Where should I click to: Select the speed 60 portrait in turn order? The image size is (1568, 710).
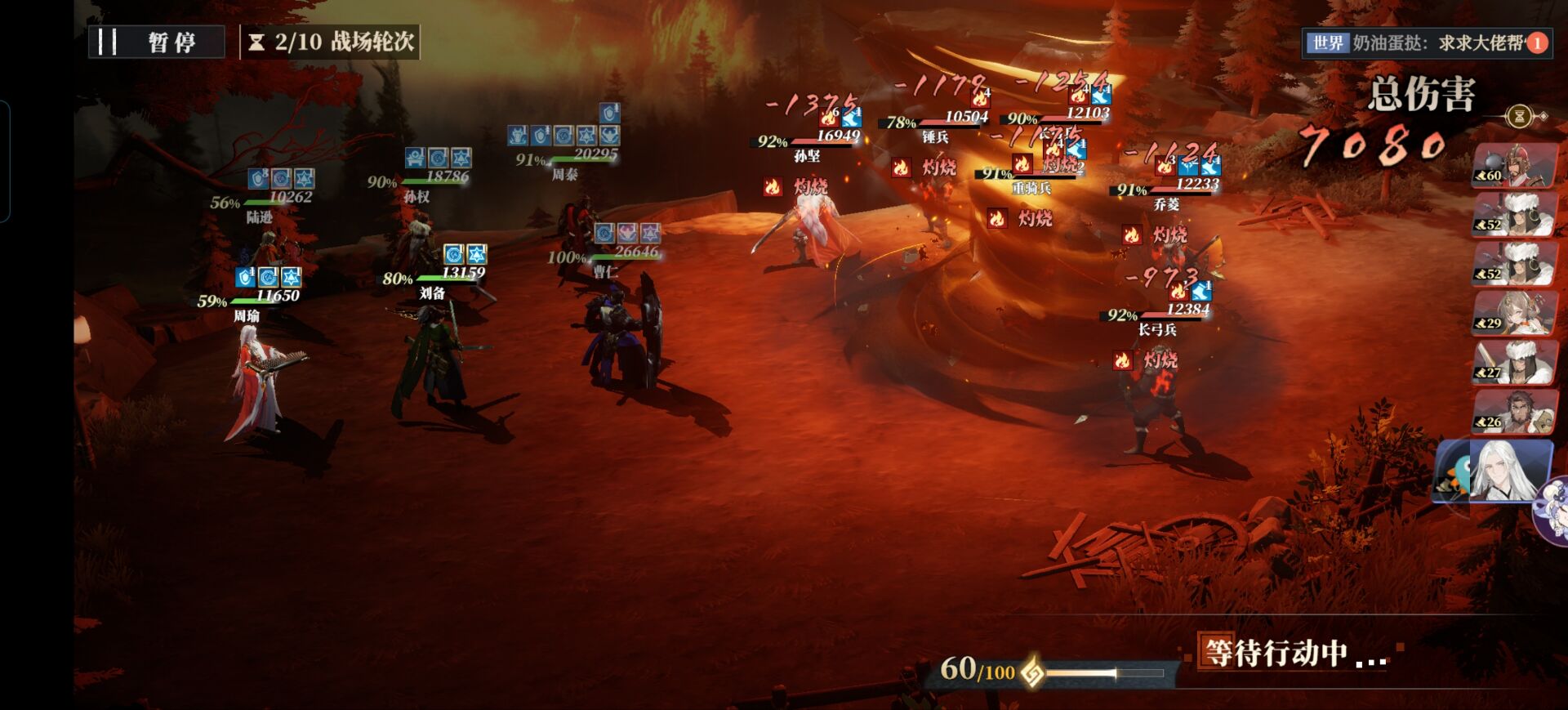coord(1513,166)
